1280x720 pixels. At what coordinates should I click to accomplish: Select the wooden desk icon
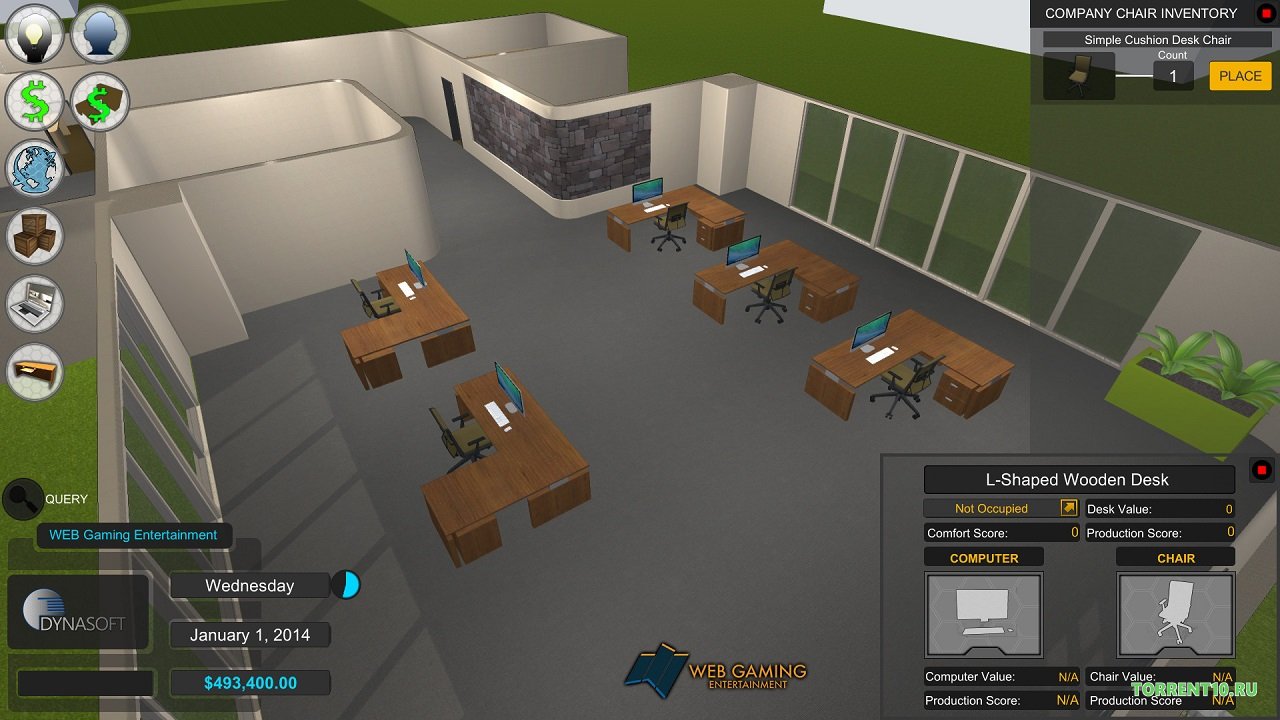pyautogui.click(x=35, y=371)
